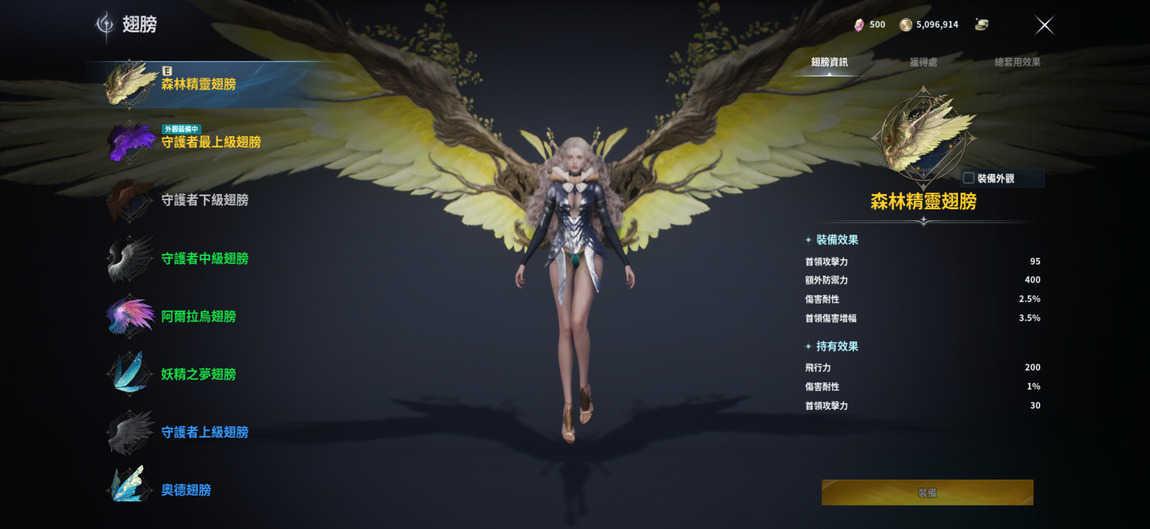Toggle the 裝備外觀 checkbox
The image size is (1150, 529).
(968, 178)
